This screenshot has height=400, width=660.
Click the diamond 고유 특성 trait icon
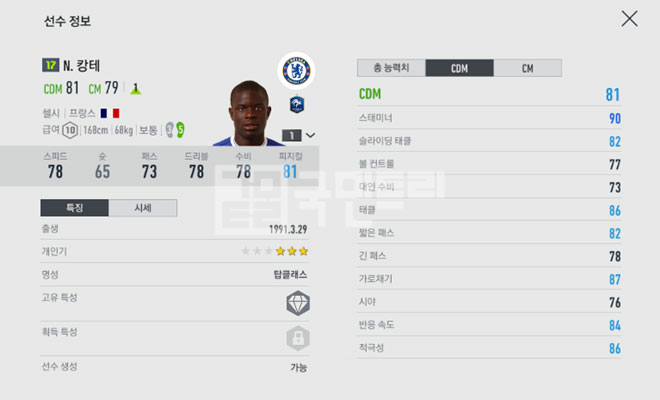click(x=298, y=302)
